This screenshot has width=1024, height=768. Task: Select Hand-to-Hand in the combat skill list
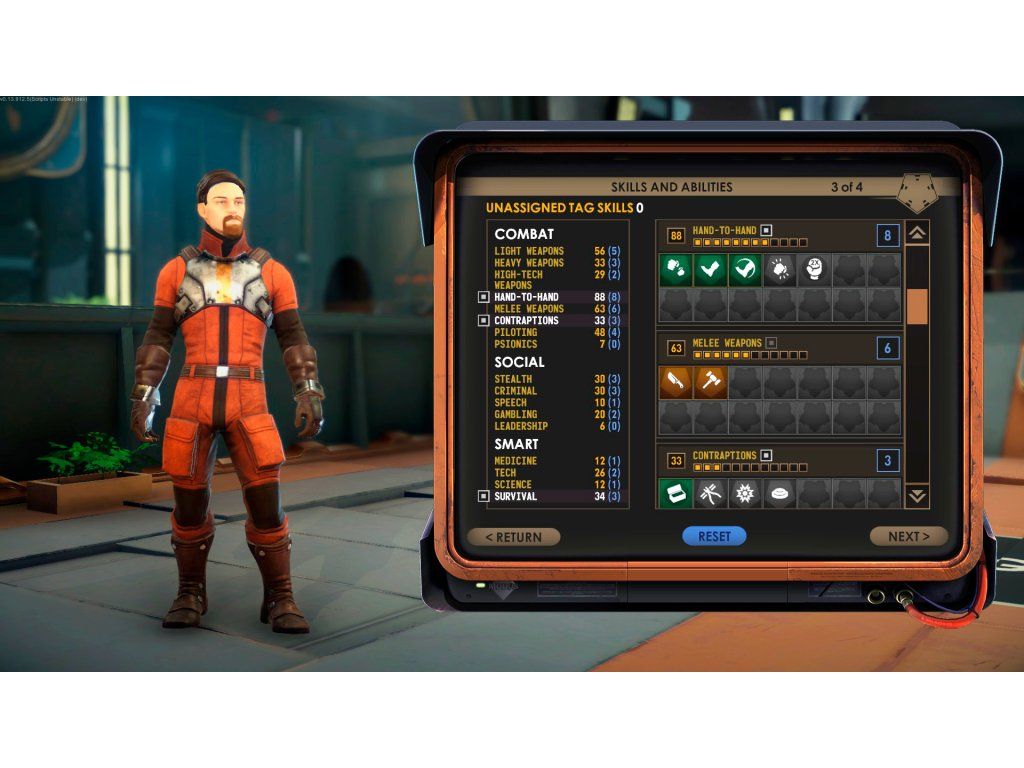[527, 297]
